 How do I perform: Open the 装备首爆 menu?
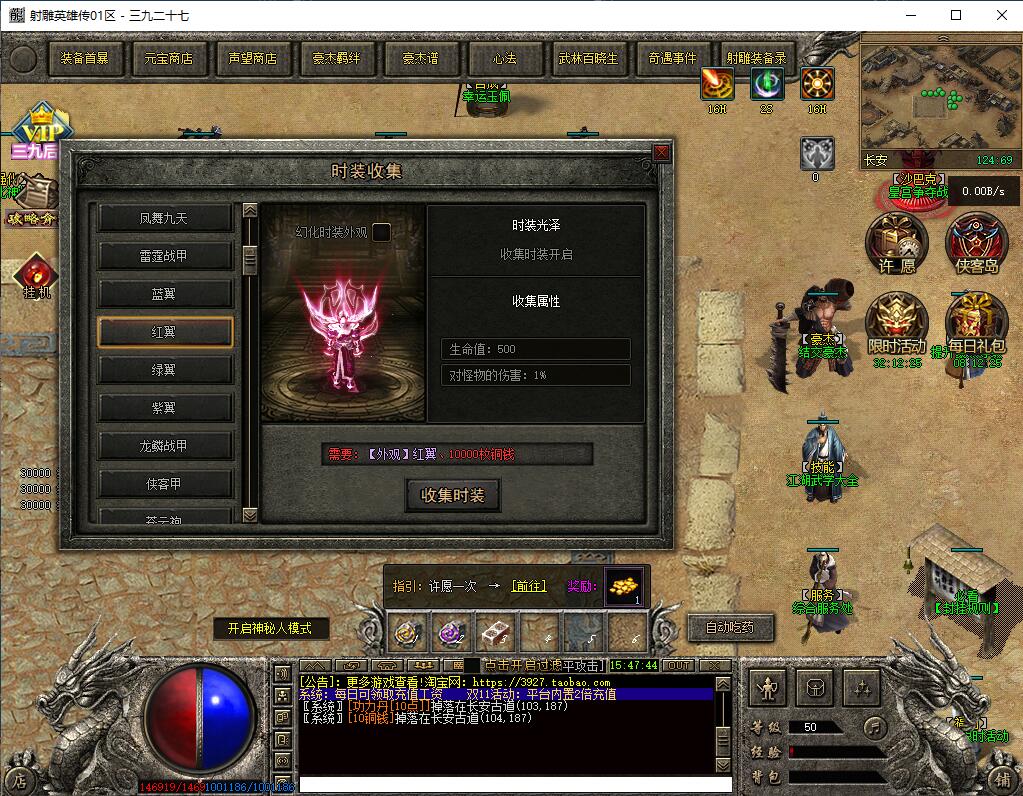[84, 59]
